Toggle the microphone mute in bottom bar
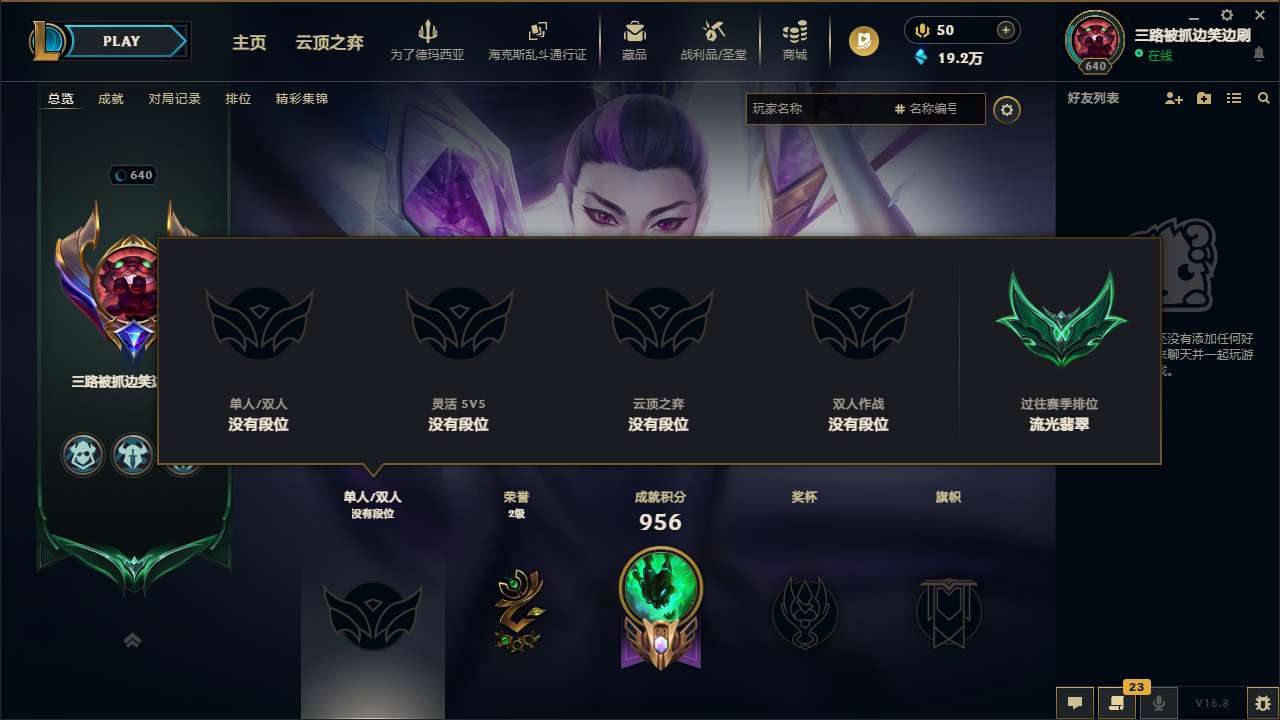 point(1156,703)
